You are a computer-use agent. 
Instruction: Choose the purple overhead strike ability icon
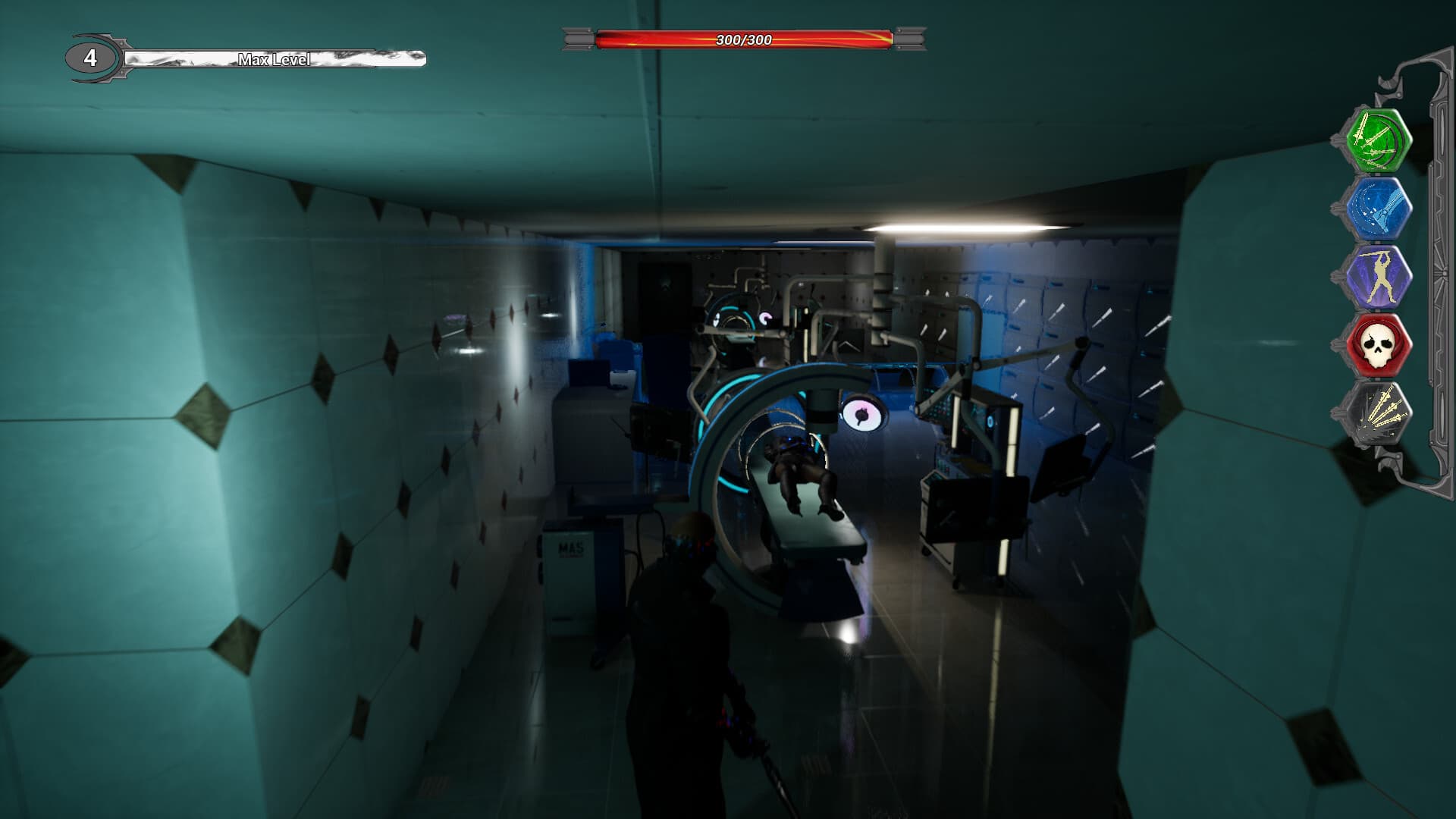(1380, 277)
